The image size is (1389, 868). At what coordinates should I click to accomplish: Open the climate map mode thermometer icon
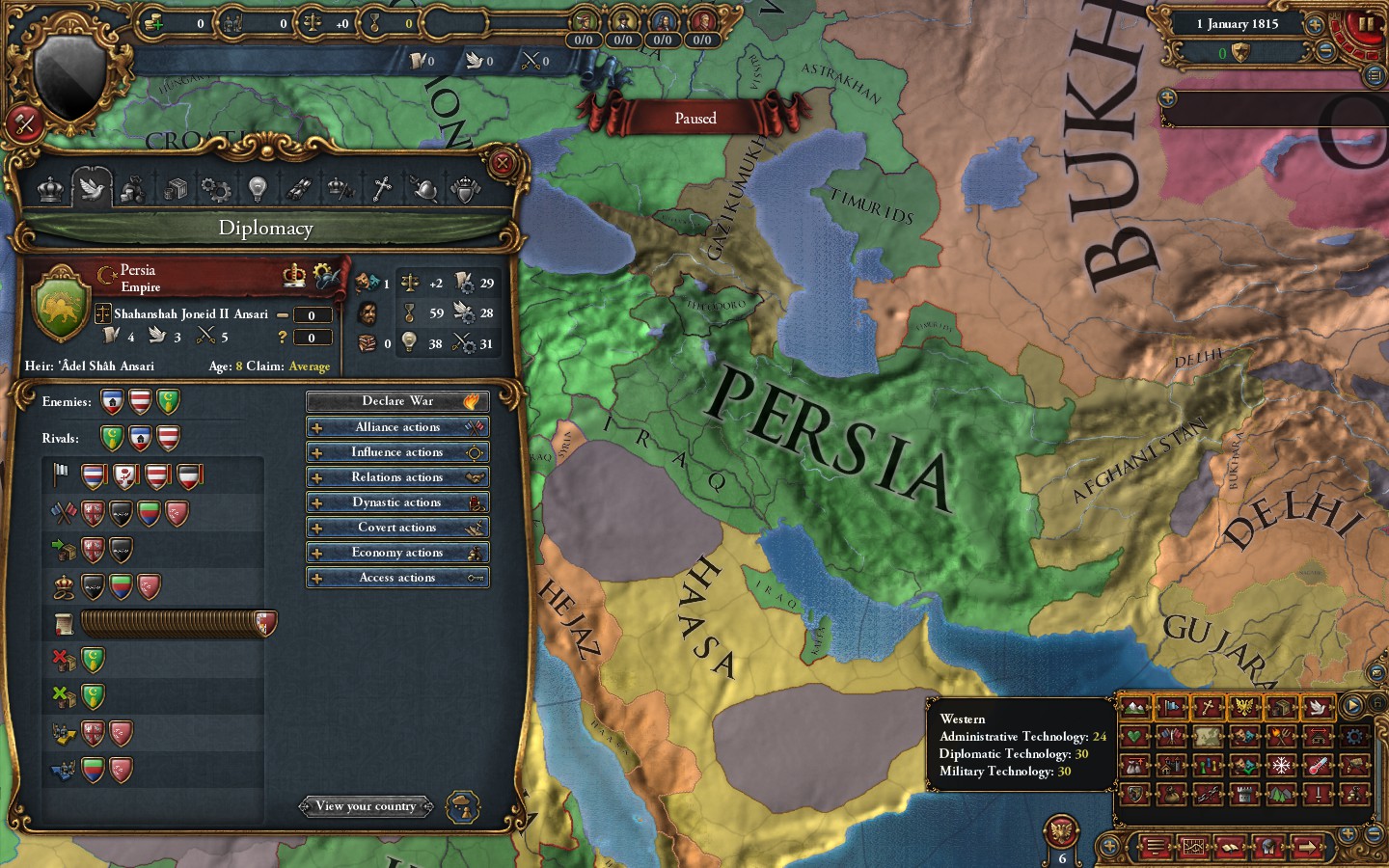pos(1318,766)
